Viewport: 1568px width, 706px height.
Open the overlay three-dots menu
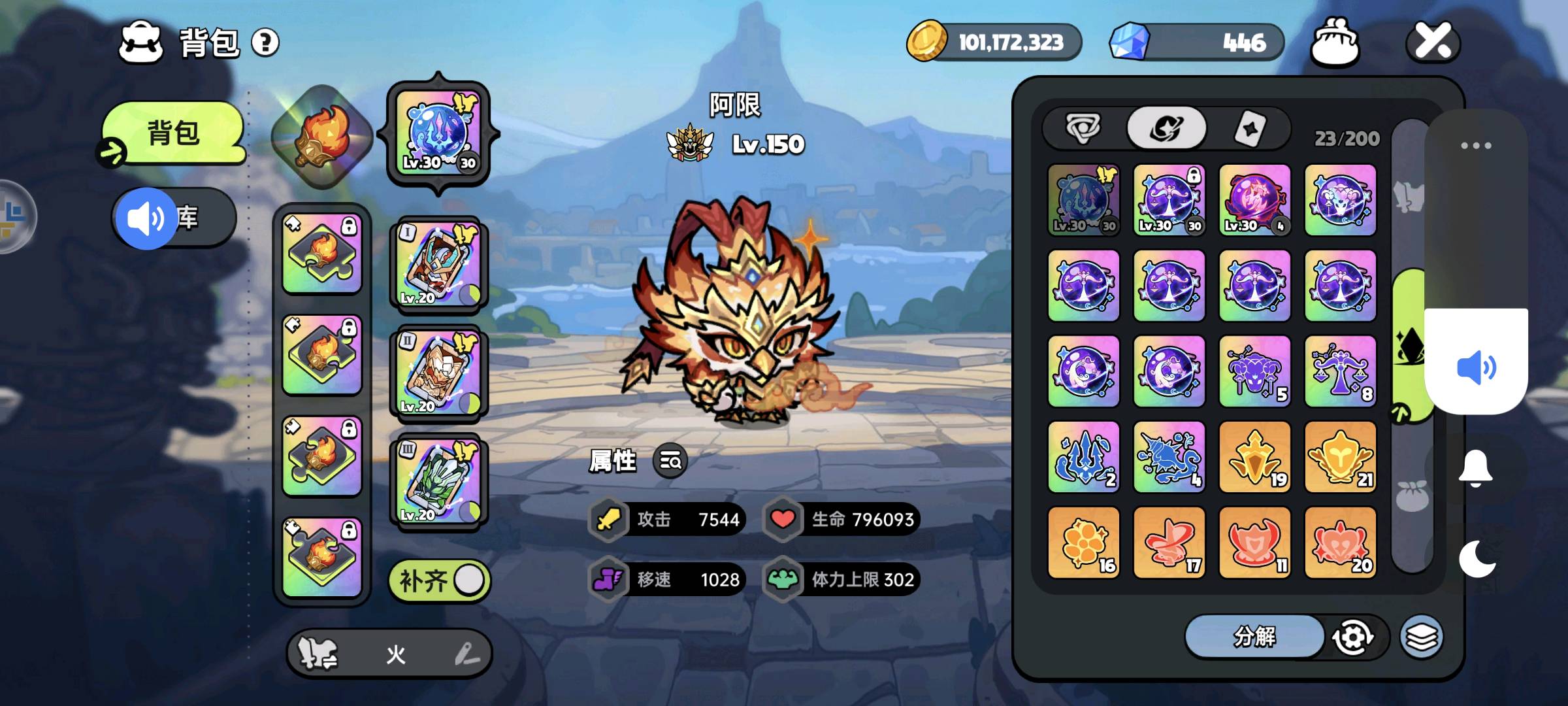1476,145
